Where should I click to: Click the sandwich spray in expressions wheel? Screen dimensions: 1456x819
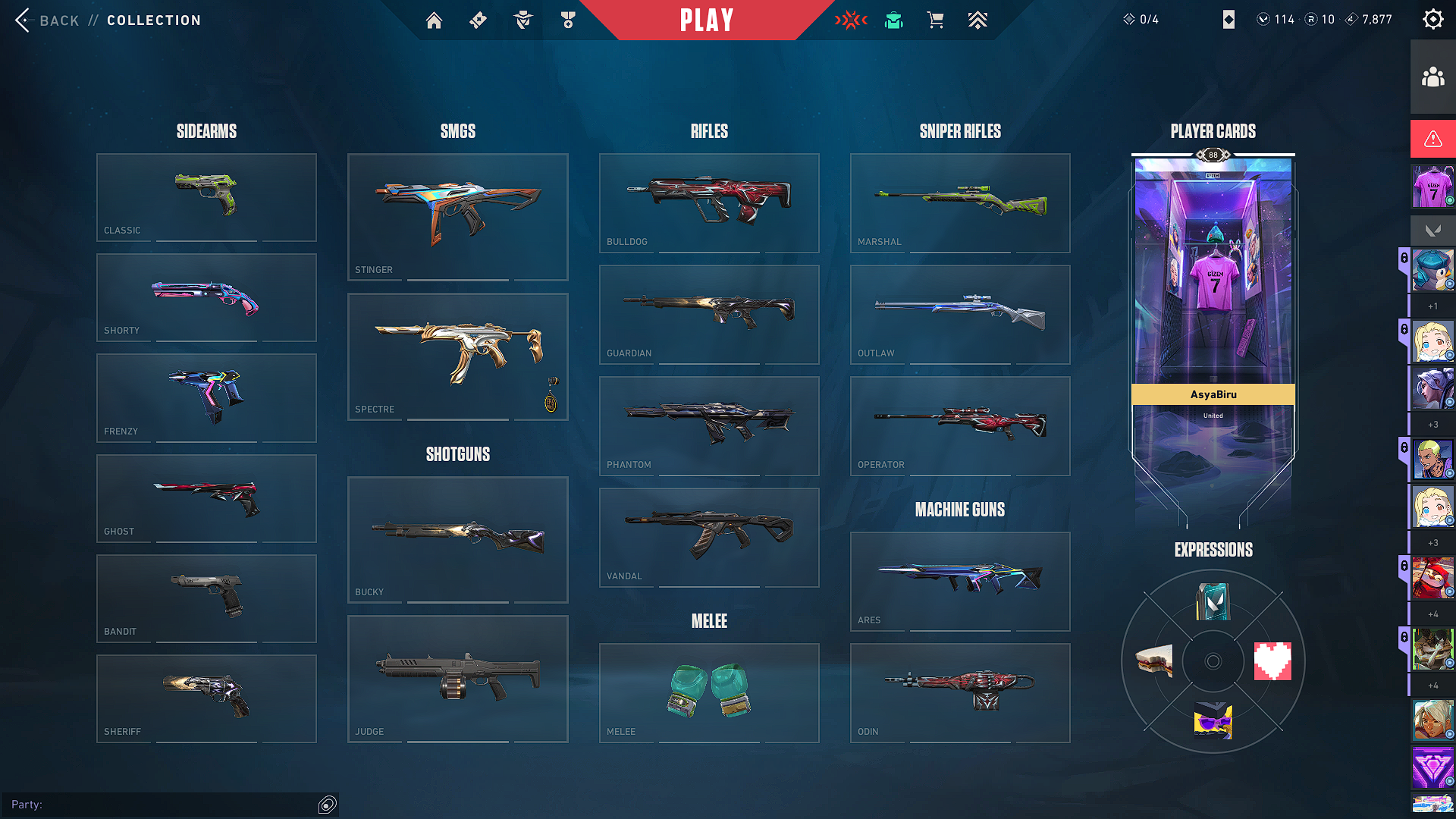pyautogui.click(x=1154, y=661)
